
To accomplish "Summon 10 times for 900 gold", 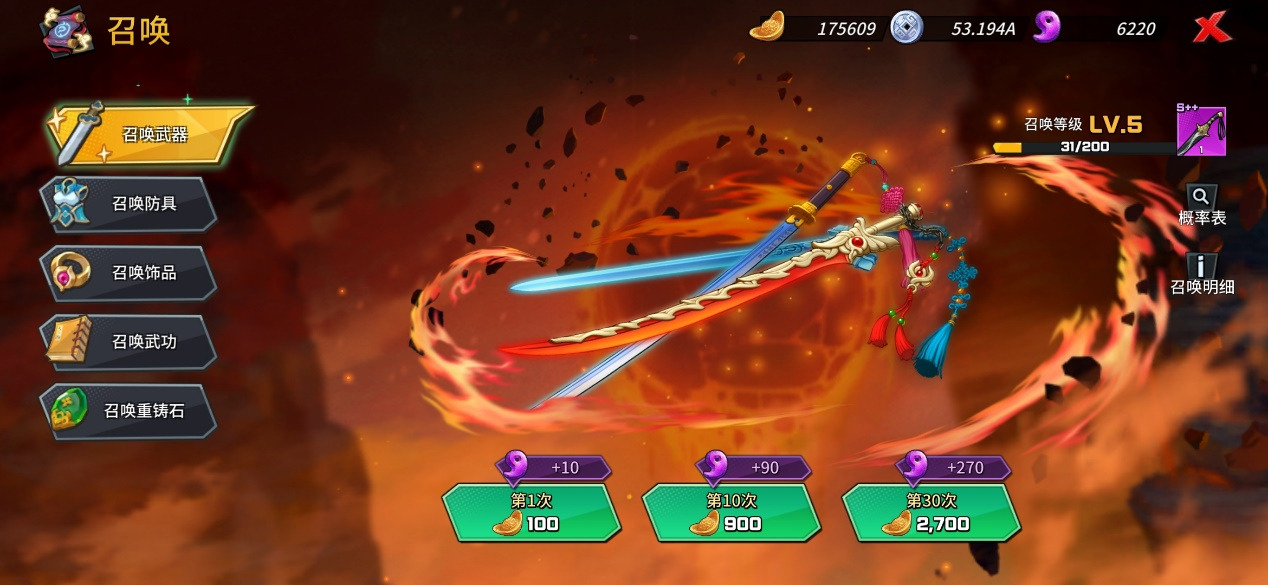I will [730, 512].
